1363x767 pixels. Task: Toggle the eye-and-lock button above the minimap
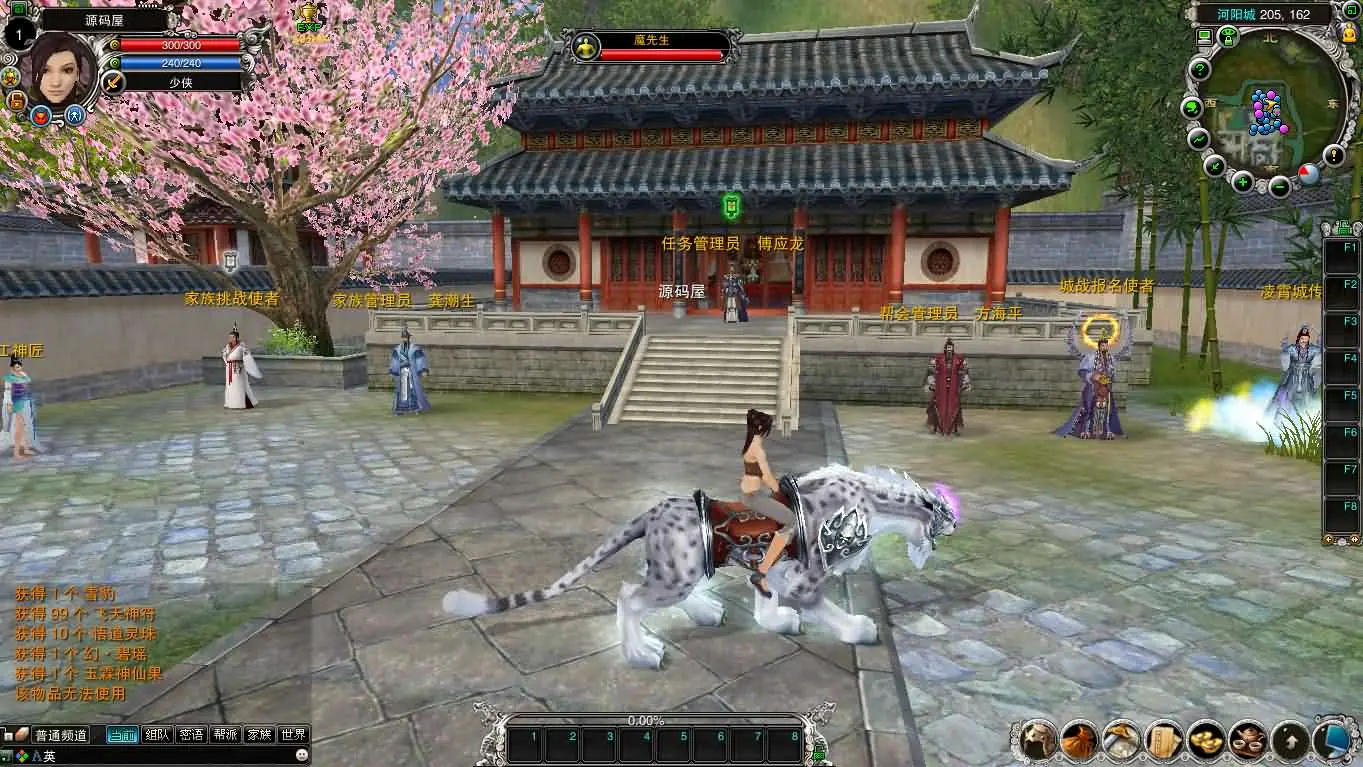[x=1228, y=37]
